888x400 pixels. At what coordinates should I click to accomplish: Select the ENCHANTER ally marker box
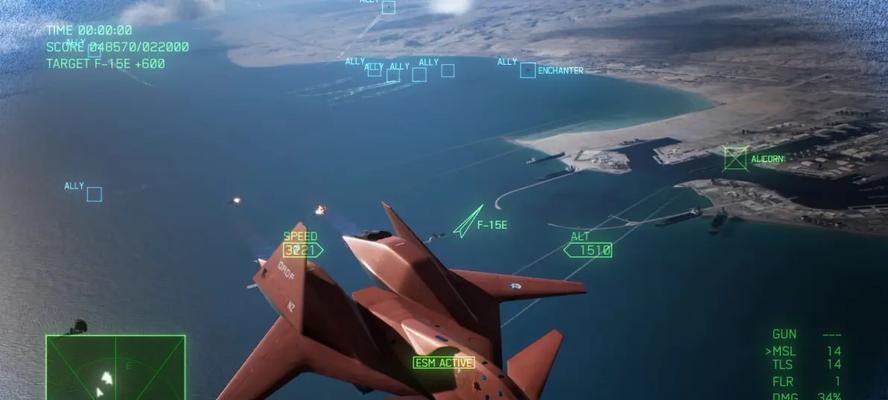[528, 70]
